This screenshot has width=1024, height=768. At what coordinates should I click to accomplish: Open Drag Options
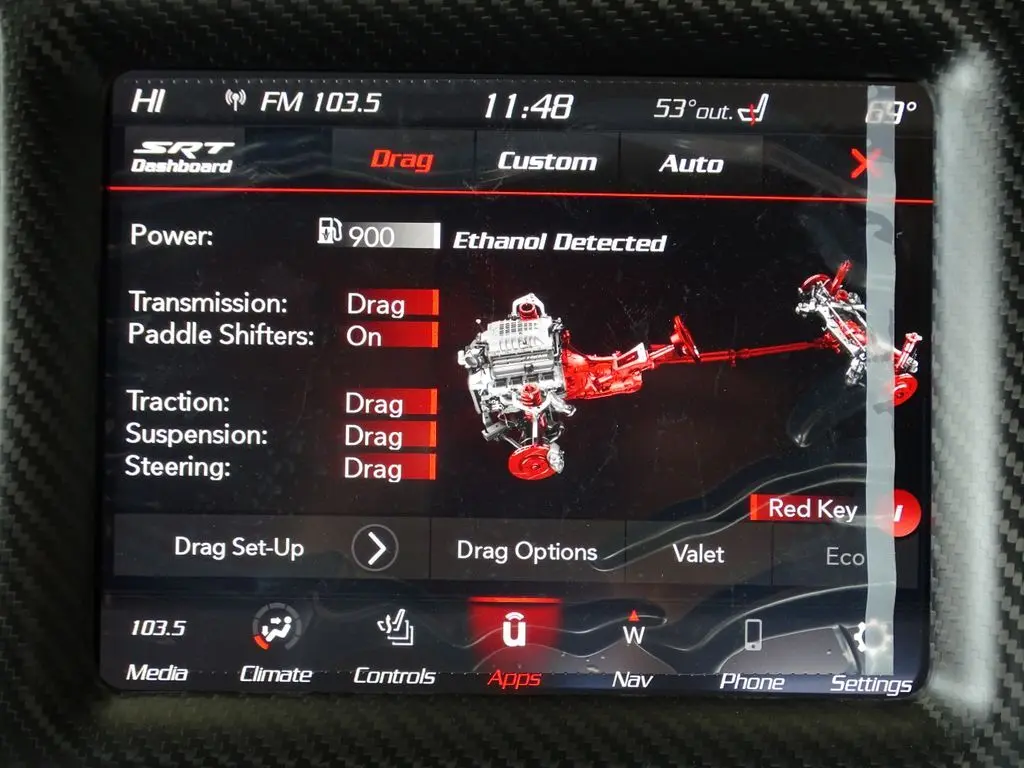(x=526, y=551)
